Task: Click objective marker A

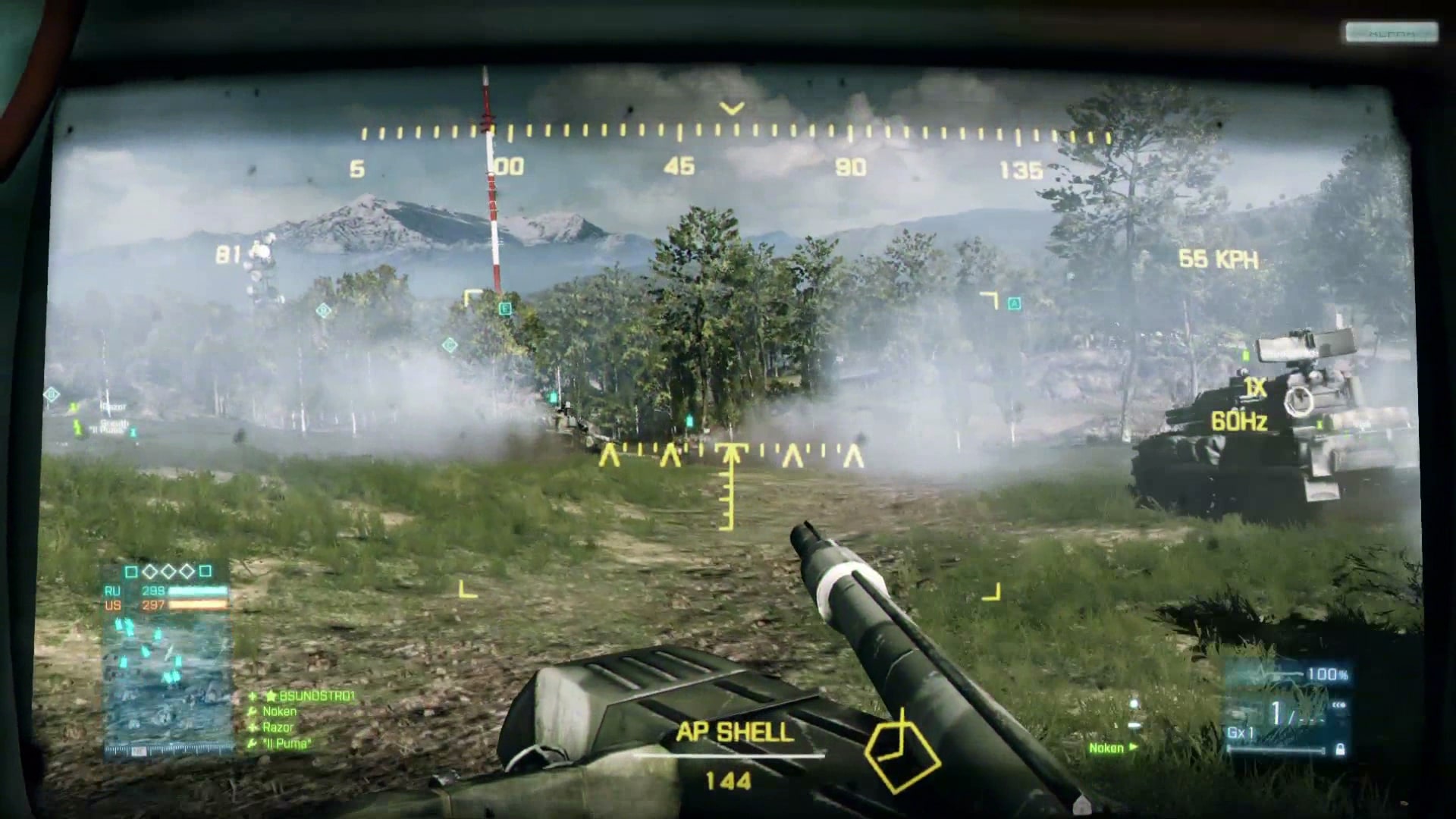Action: pos(1014,304)
